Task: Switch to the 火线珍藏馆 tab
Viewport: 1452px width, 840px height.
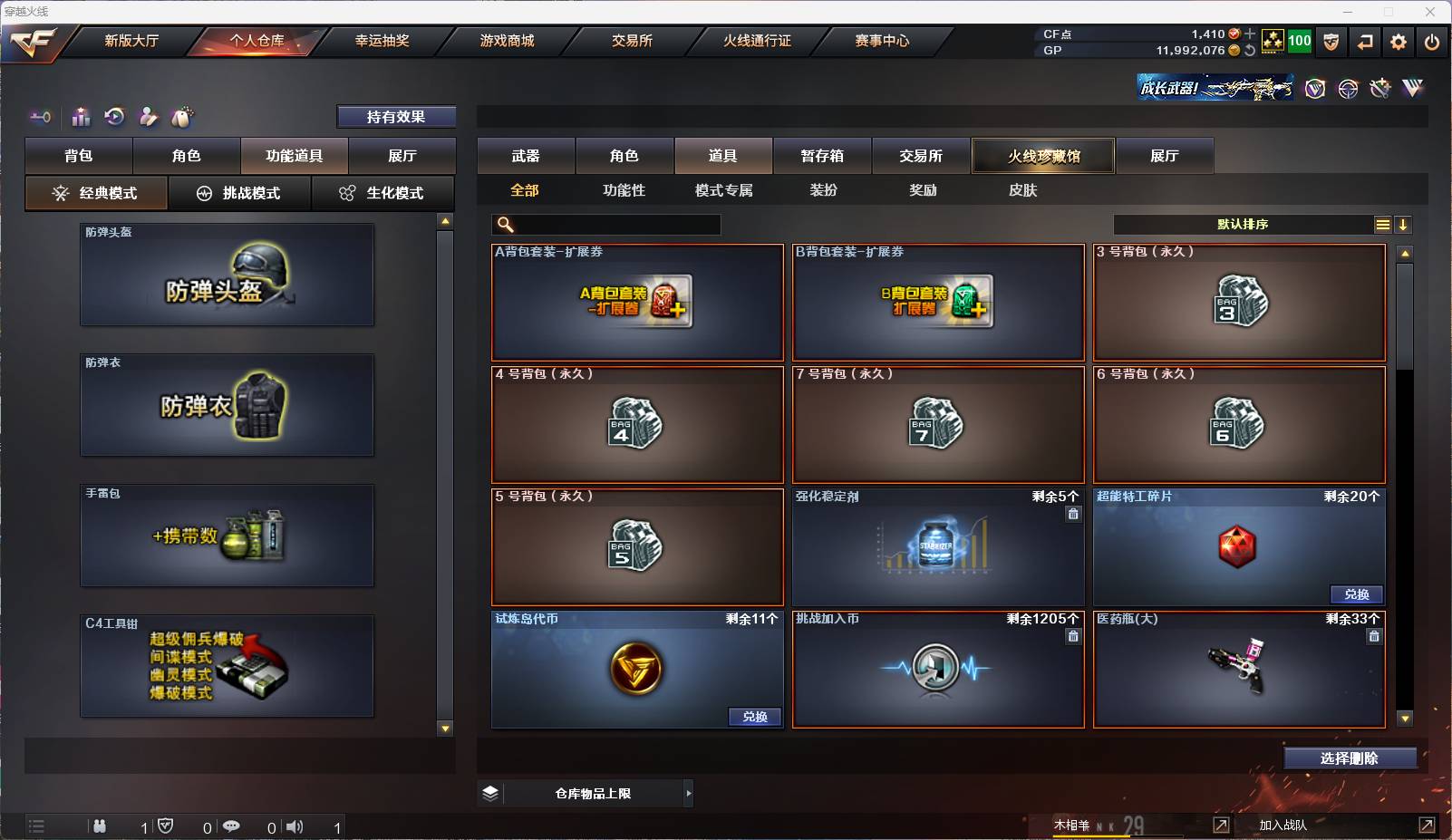Action: pyautogui.click(x=1044, y=155)
